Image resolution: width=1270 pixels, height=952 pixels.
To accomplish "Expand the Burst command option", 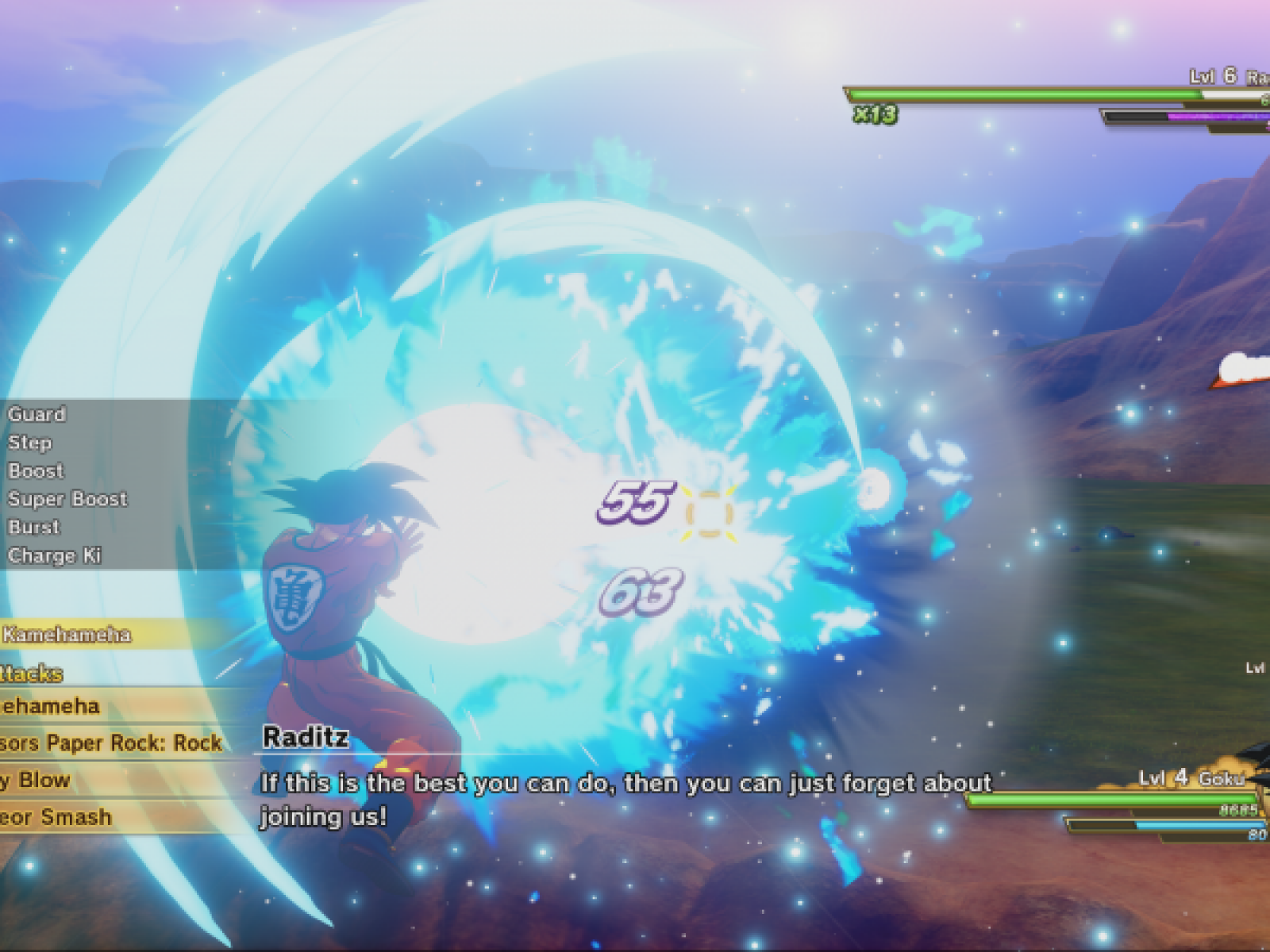I will click(32, 527).
